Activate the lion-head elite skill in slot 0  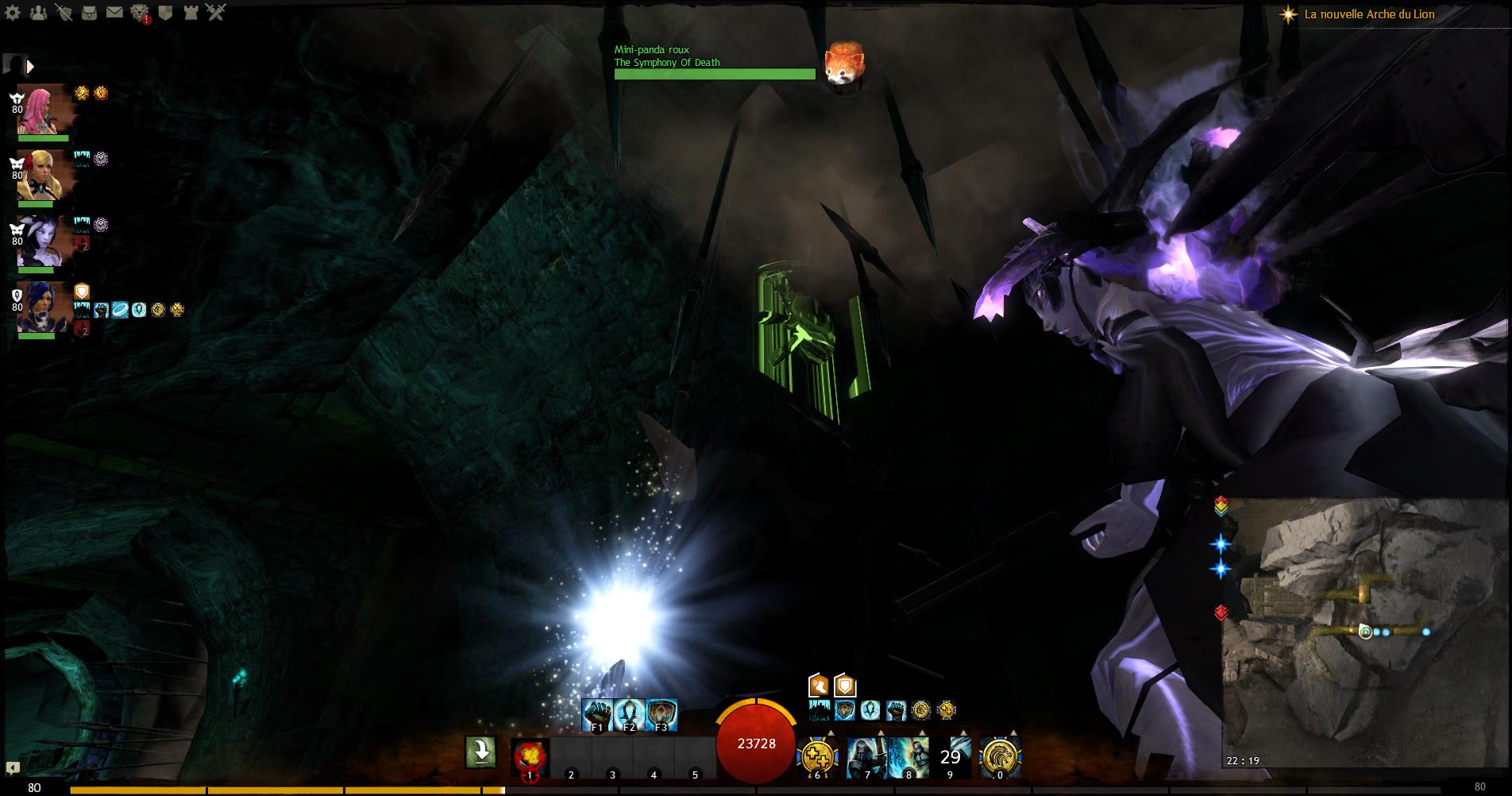point(1000,757)
